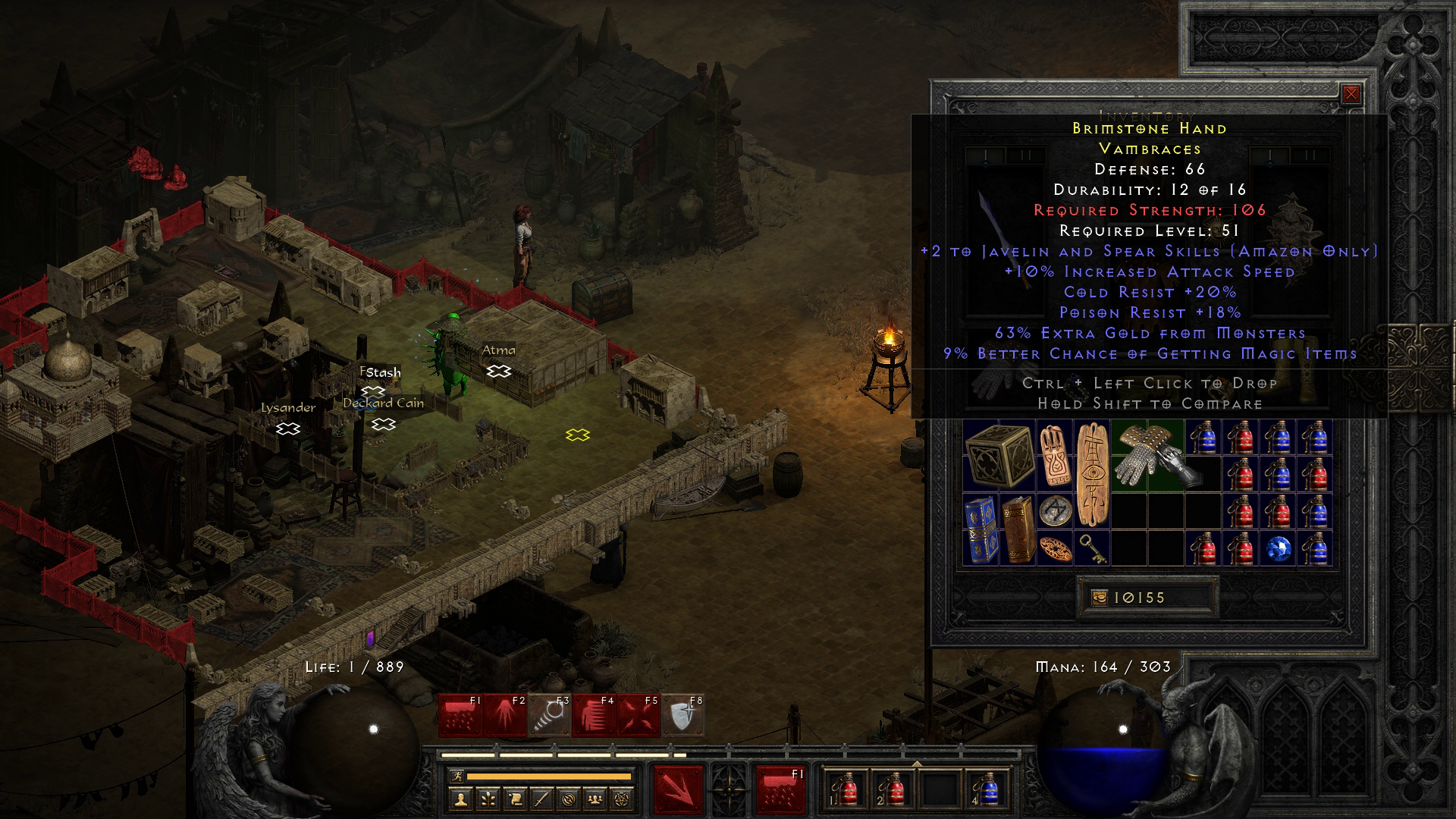1456x819 pixels.
Task: Open the character sheet mini-menu button
Action: (461, 799)
